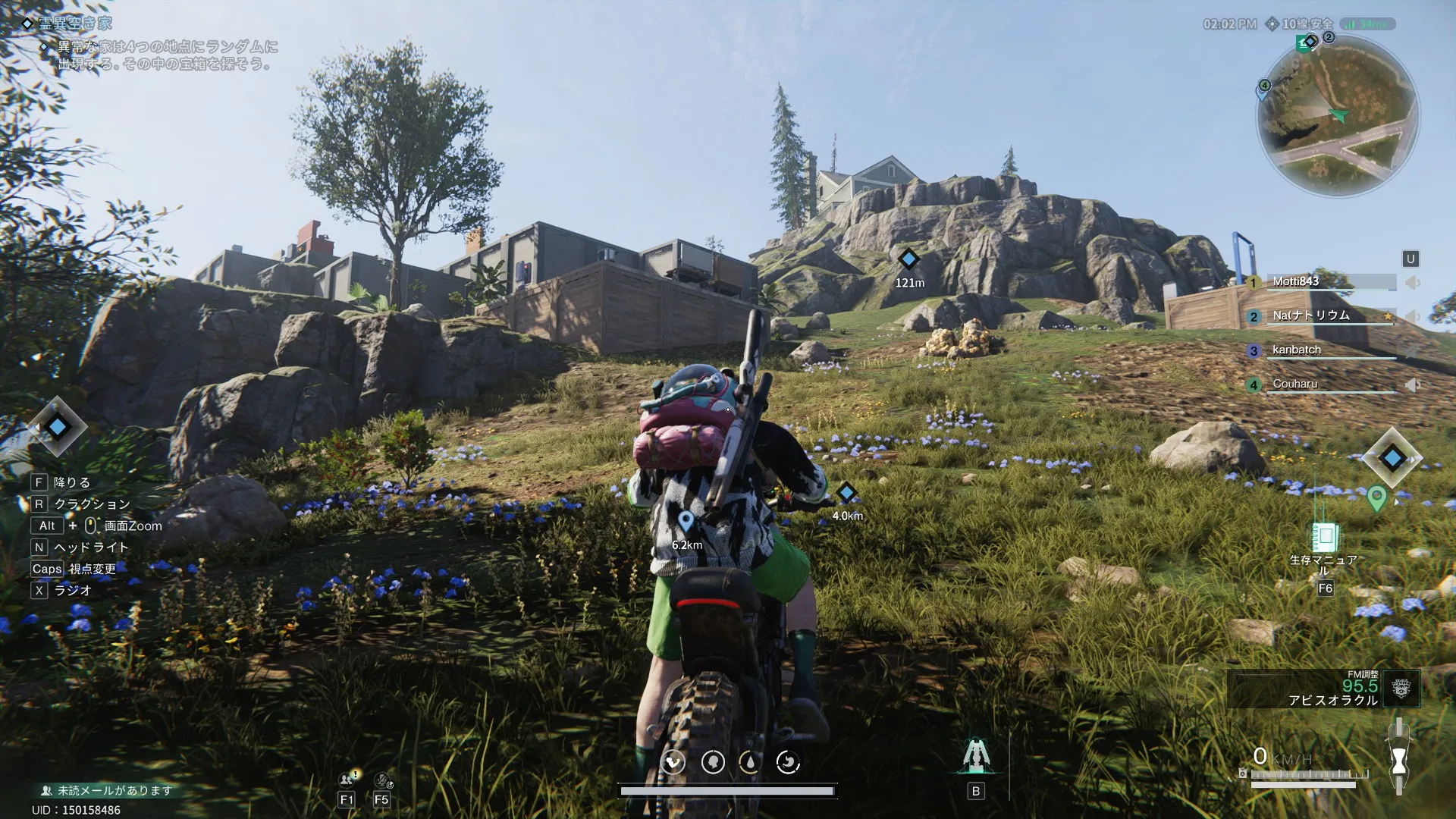
Task: Click the flexed arm status icon
Action: click(673, 762)
